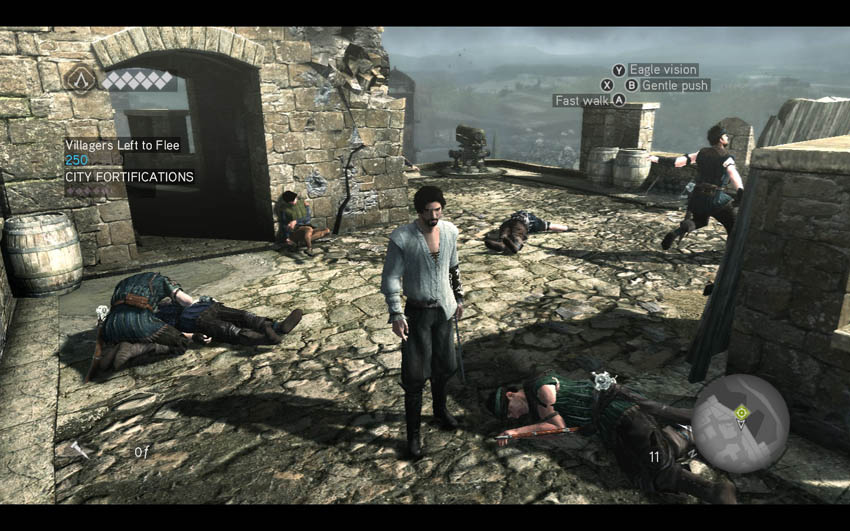Select the Assassin insignia sync icon

pyautogui.click(x=81, y=79)
